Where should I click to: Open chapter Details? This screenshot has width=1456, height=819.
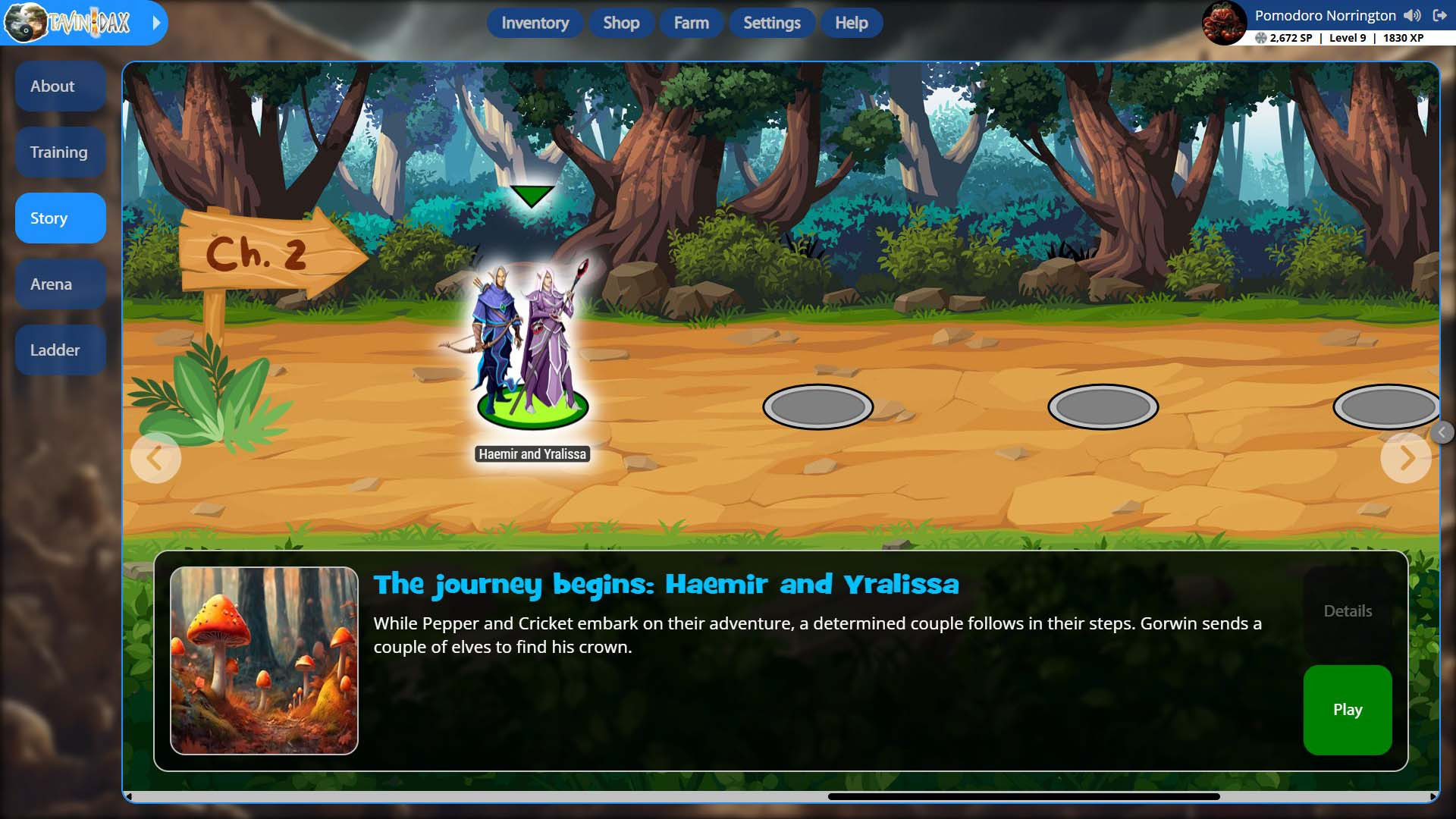tap(1347, 611)
